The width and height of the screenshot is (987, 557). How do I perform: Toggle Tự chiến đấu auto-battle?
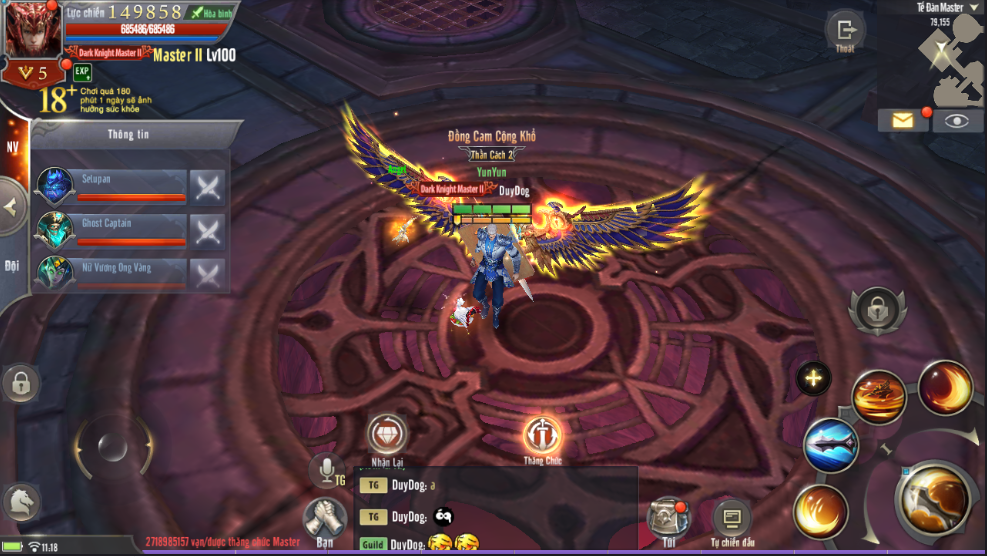click(731, 518)
